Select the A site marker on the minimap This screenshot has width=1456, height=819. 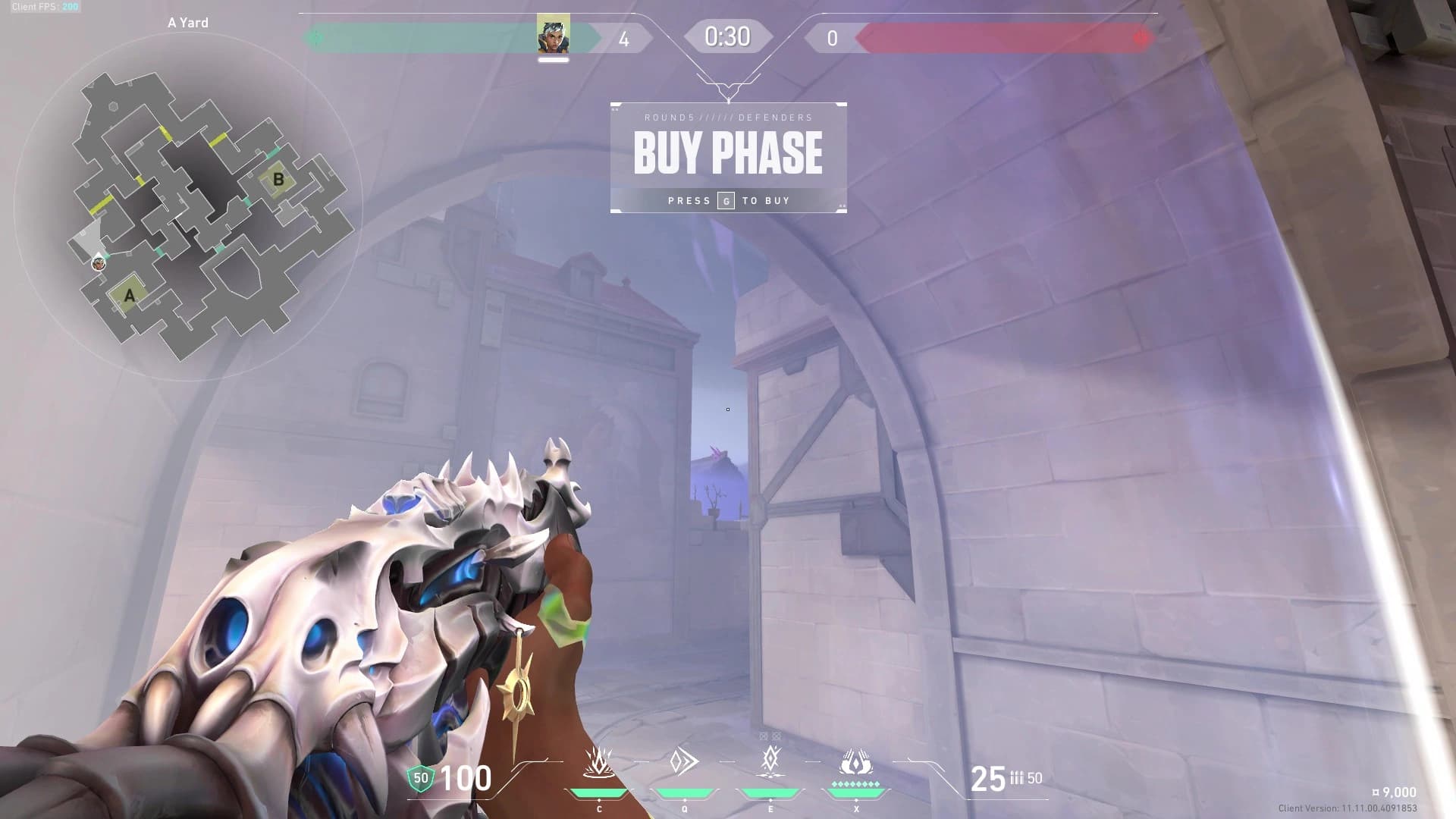pos(129,295)
